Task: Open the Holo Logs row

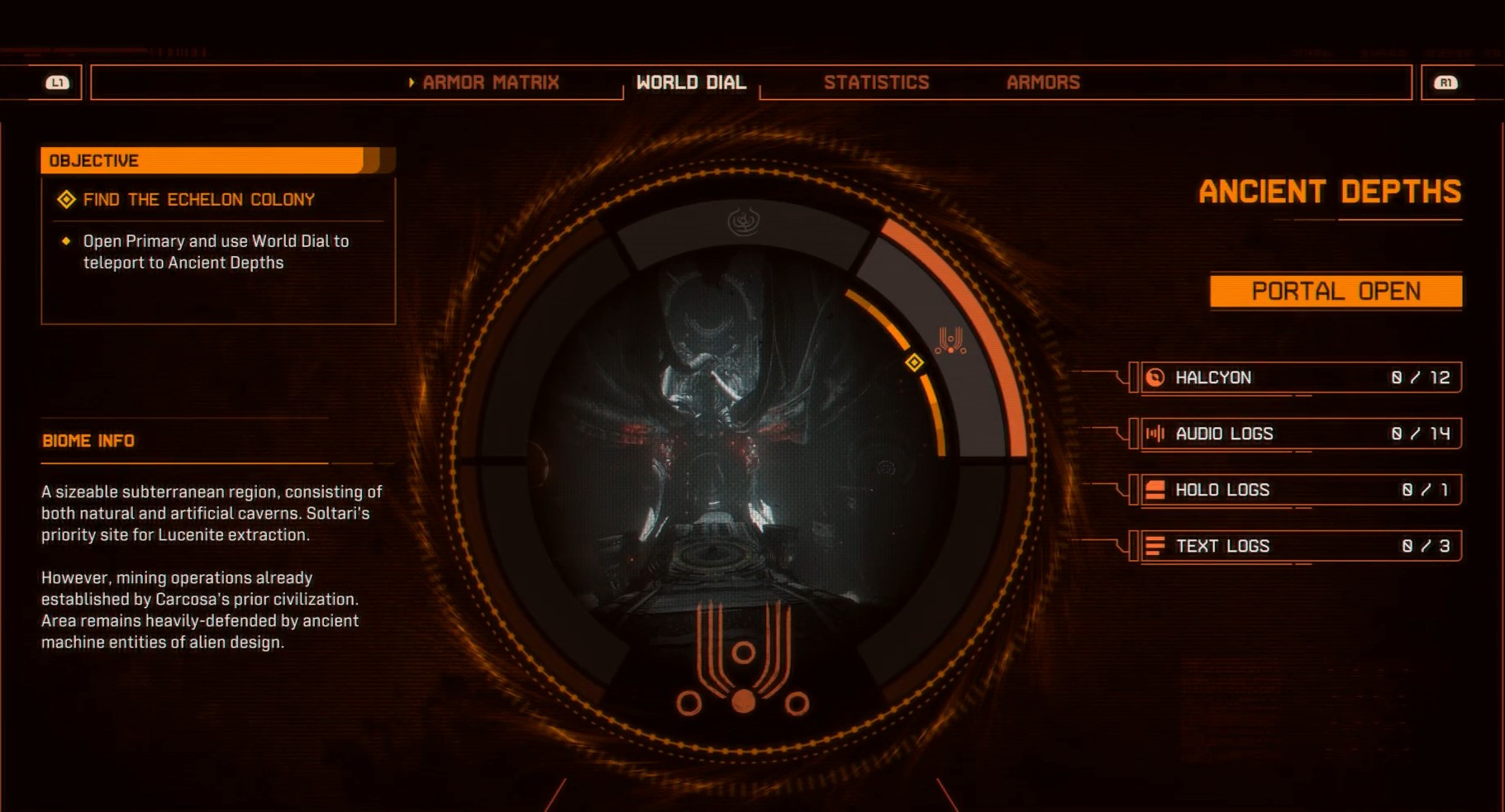Action: [1300, 490]
